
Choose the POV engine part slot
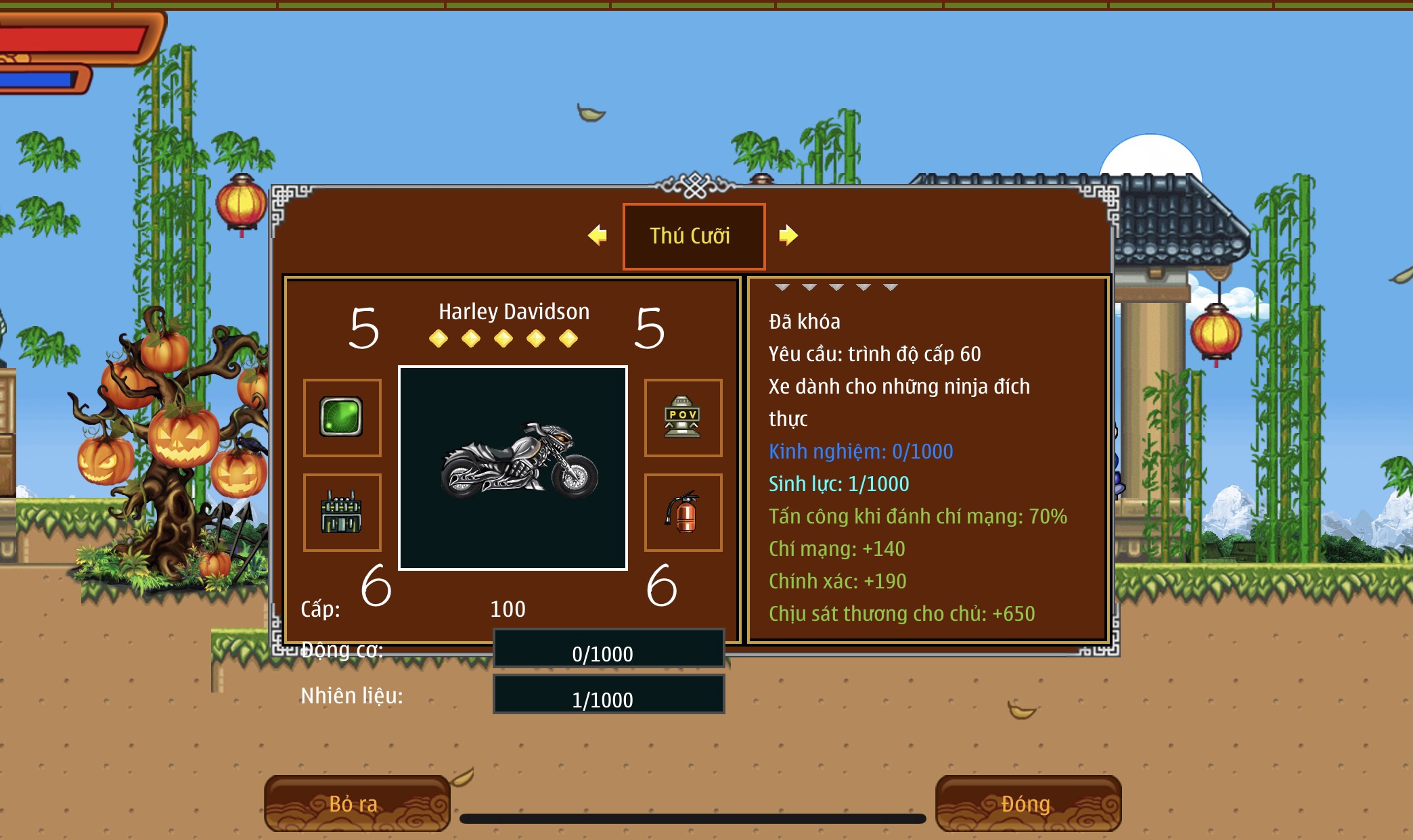pyautogui.click(x=683, y=417)
